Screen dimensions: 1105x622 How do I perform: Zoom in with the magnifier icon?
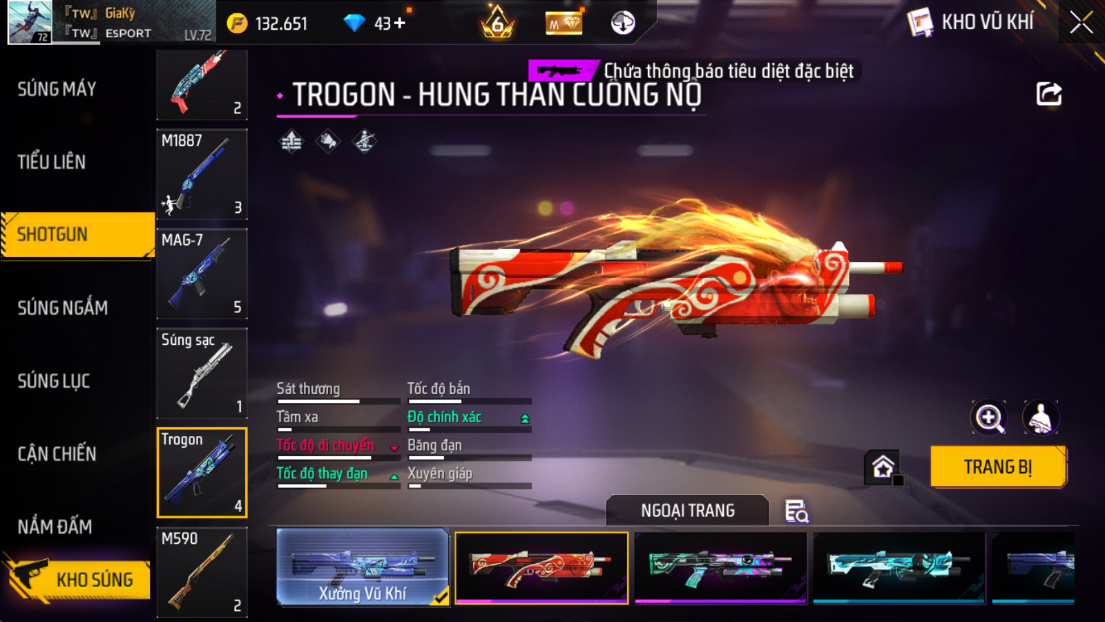989,418
